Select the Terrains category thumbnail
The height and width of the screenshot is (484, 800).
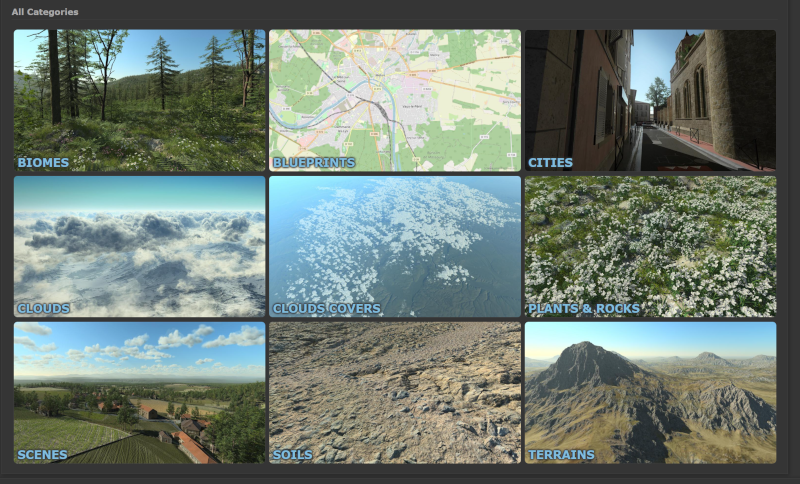[650, 392]
